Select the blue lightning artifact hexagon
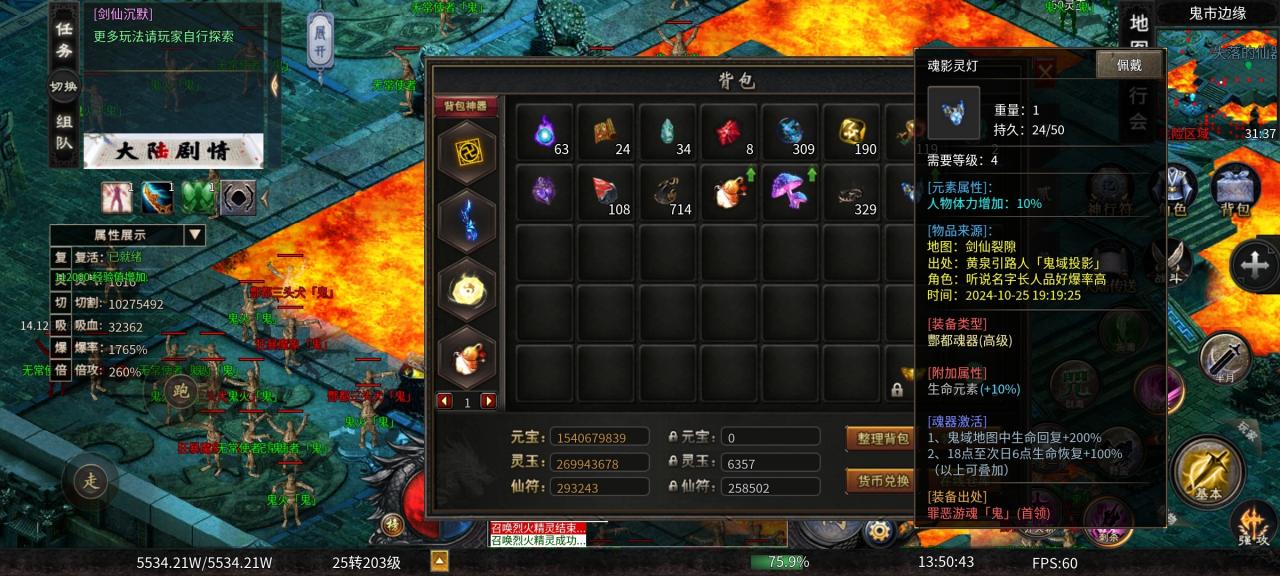 467,221
